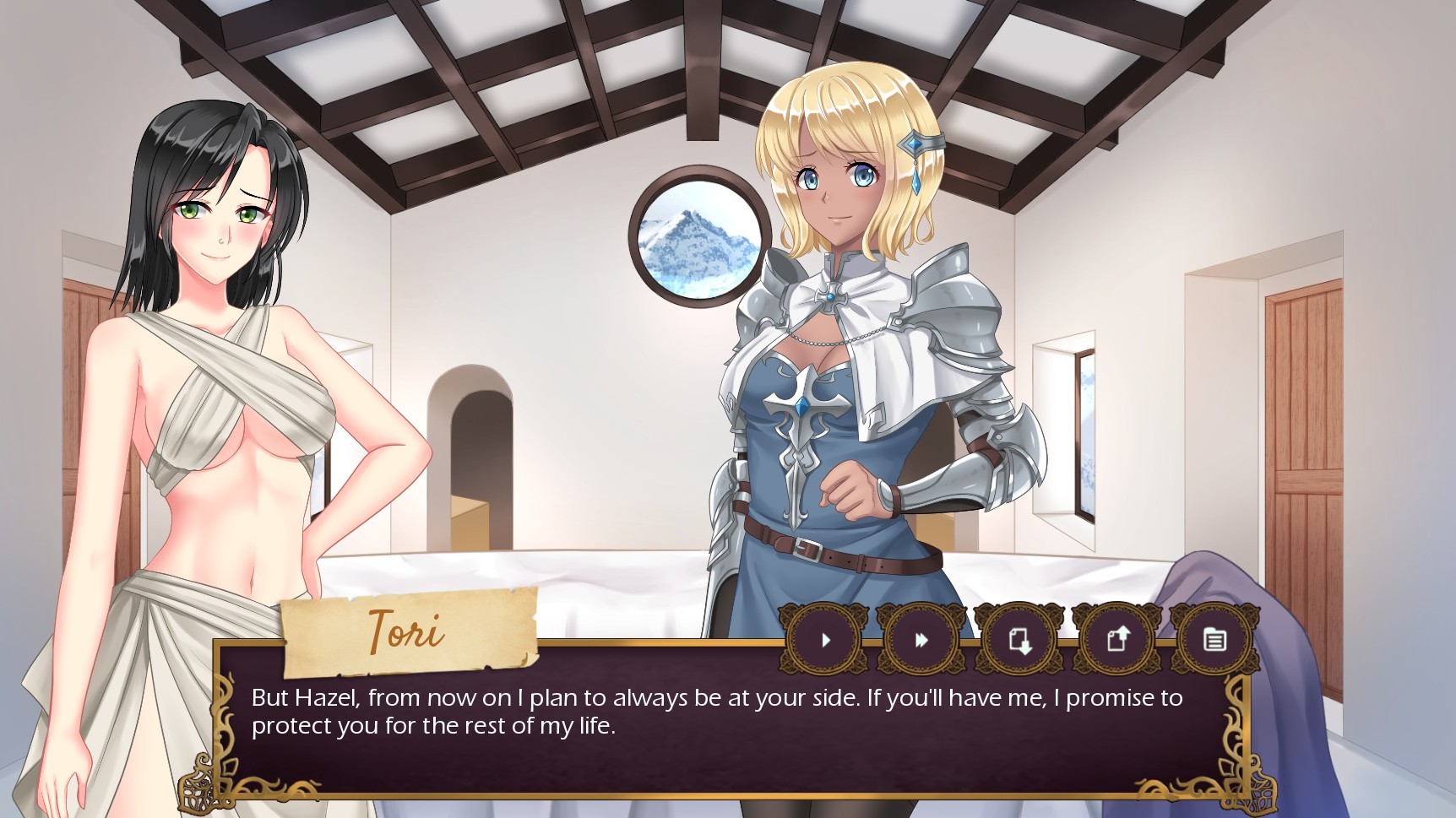1456x818 pixels.
Task: Click the auto-play control beside the dialogue box
Action: [823, 639]
